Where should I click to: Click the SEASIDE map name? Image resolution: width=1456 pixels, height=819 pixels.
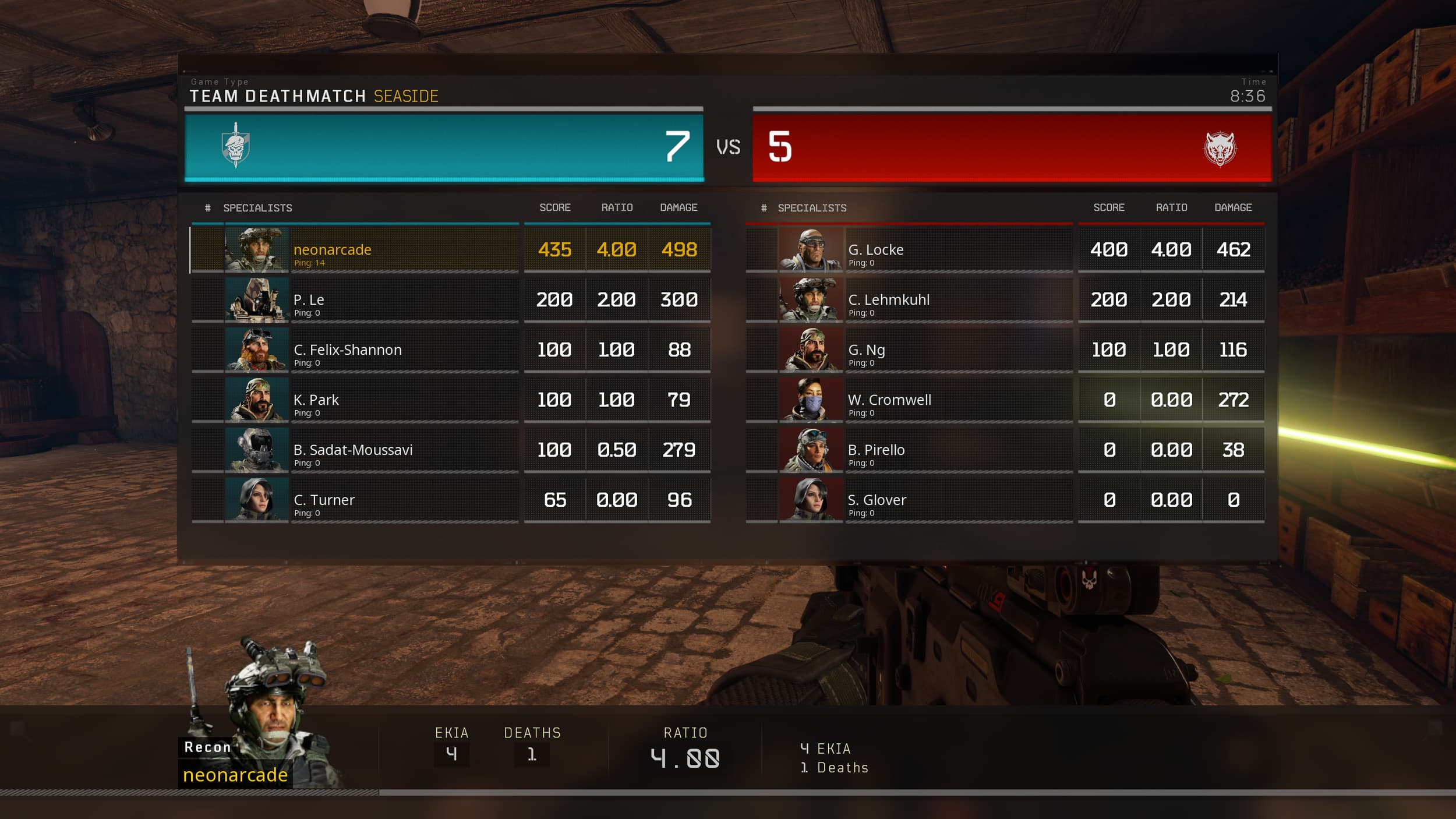click(x=406, y=97)
